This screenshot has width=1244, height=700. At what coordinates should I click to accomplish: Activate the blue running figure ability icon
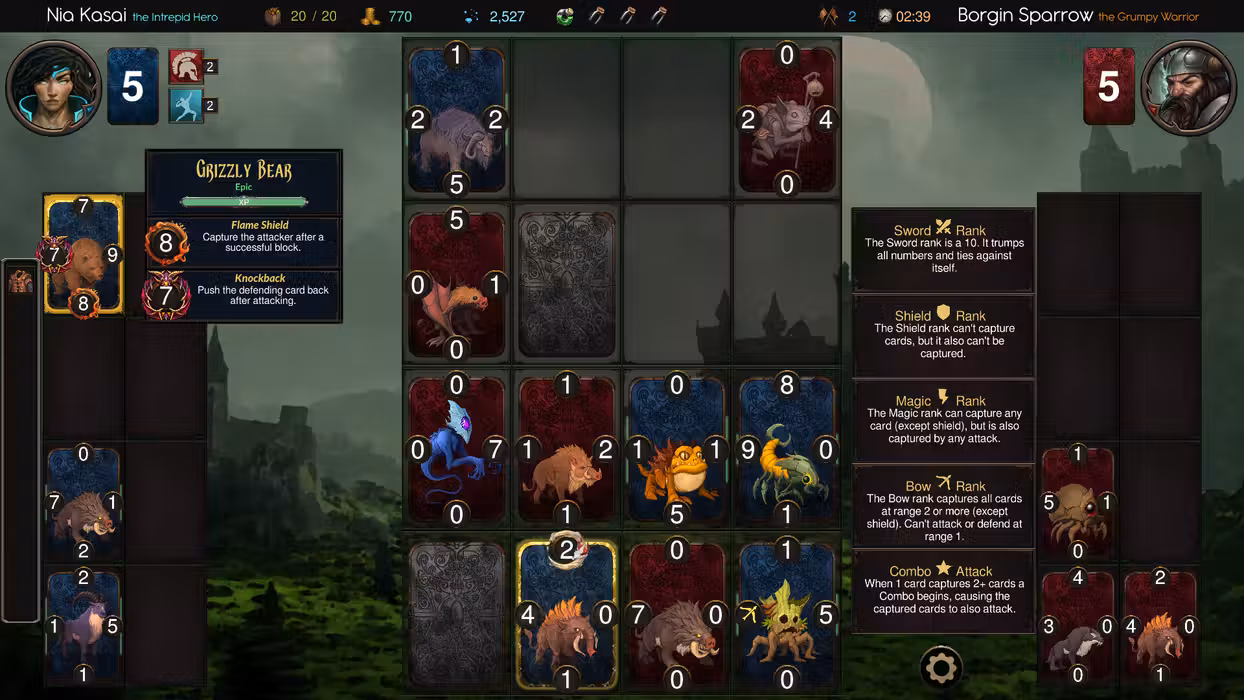185,106
